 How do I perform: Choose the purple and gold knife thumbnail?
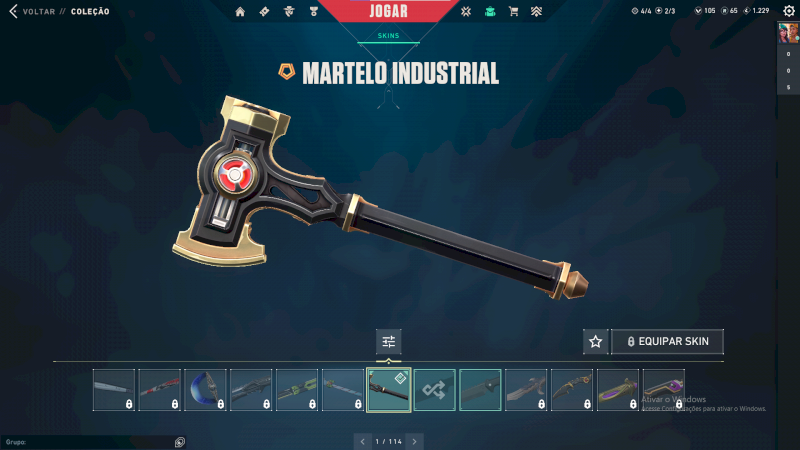point(618,390)
